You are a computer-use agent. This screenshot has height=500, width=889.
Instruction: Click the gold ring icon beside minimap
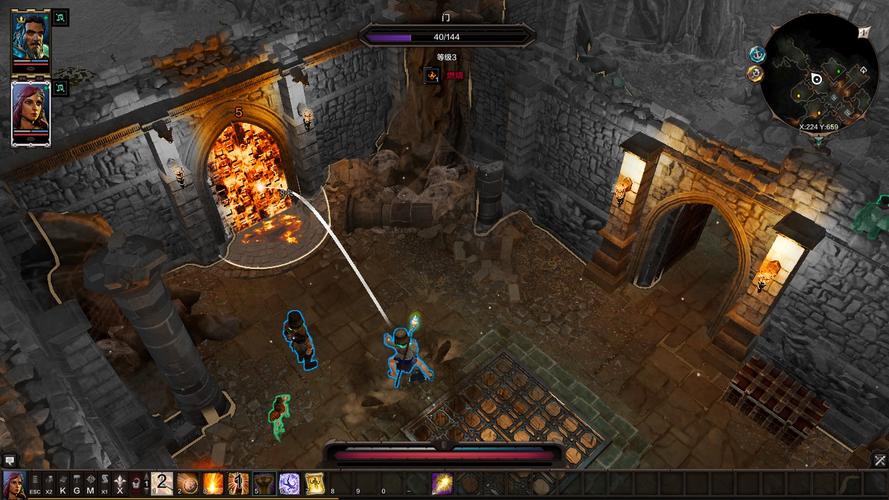(755, 73)
